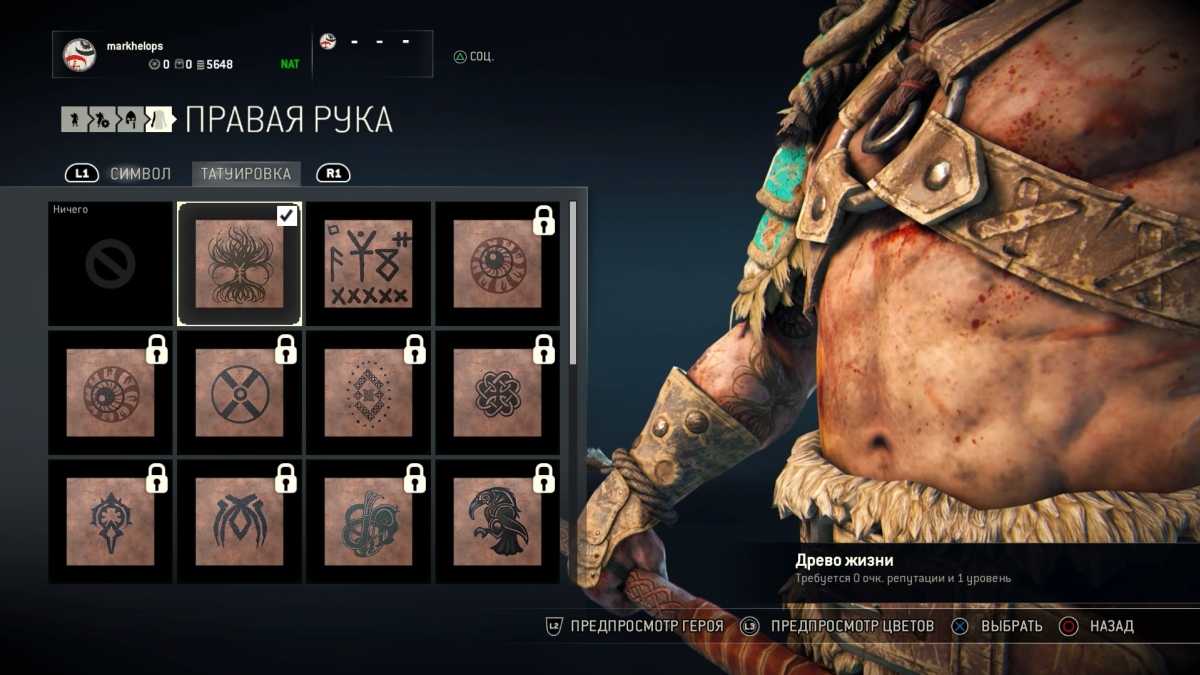This screenshot has width=1200, height=675.
Task: Choose the locked spider-shaped emblem tattoo
Action: (x=239, y=521)
